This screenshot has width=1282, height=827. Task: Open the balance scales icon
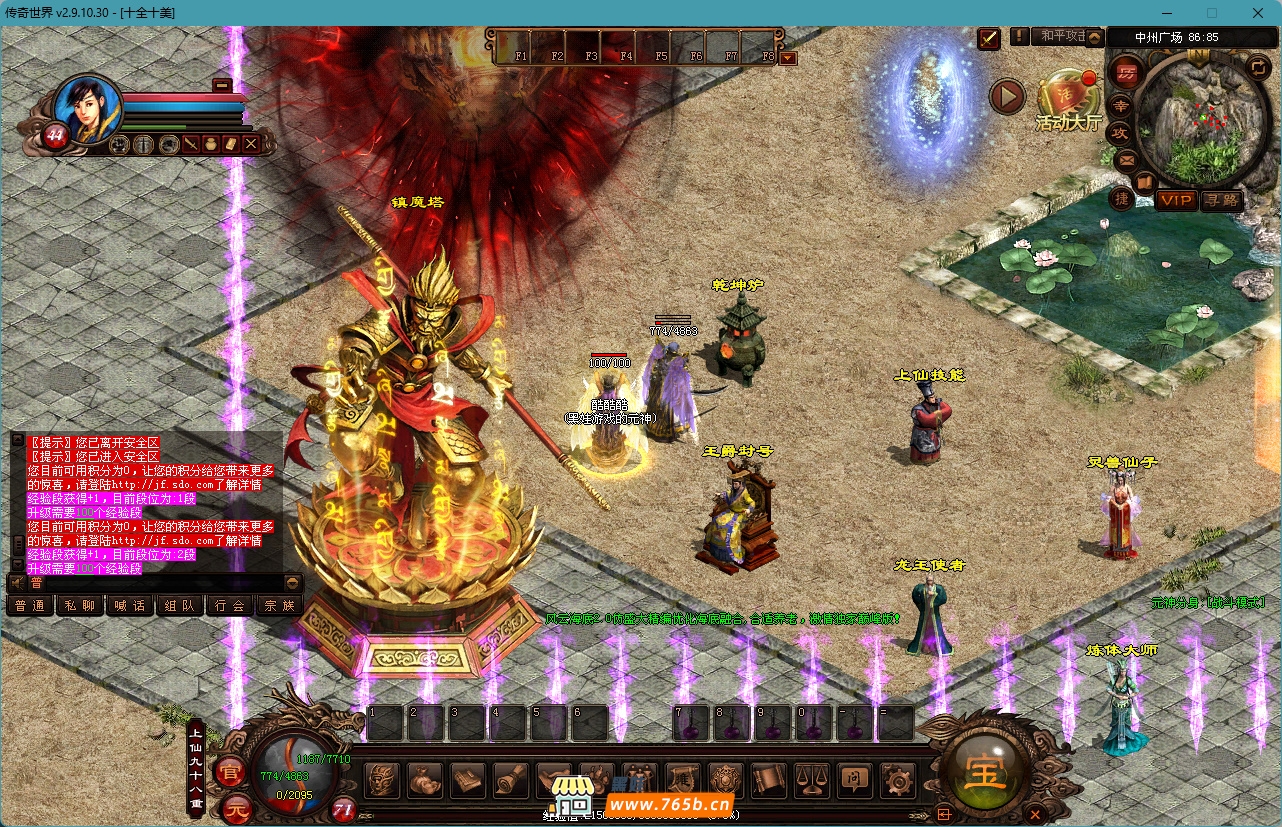(811, 780)
